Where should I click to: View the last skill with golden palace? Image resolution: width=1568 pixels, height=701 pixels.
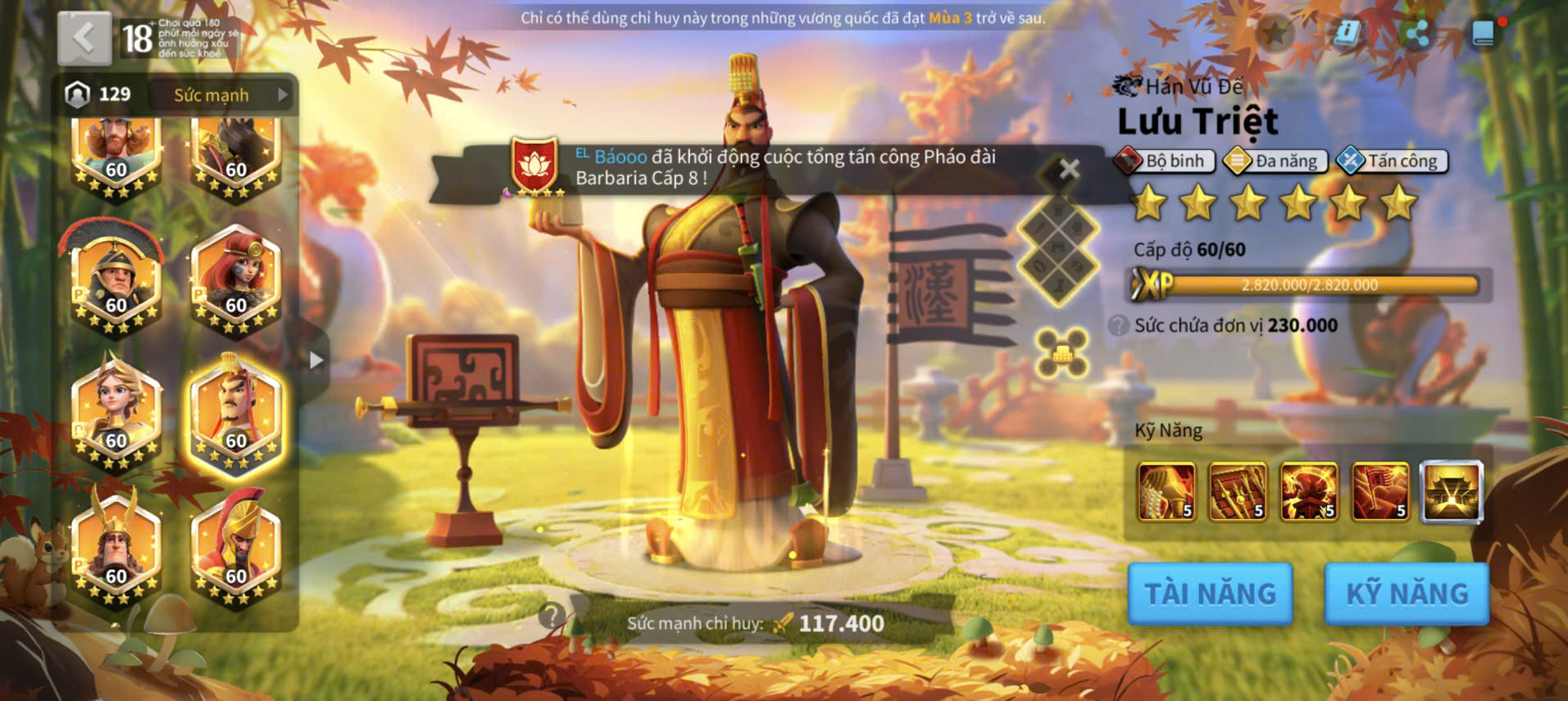[1452, 492]
